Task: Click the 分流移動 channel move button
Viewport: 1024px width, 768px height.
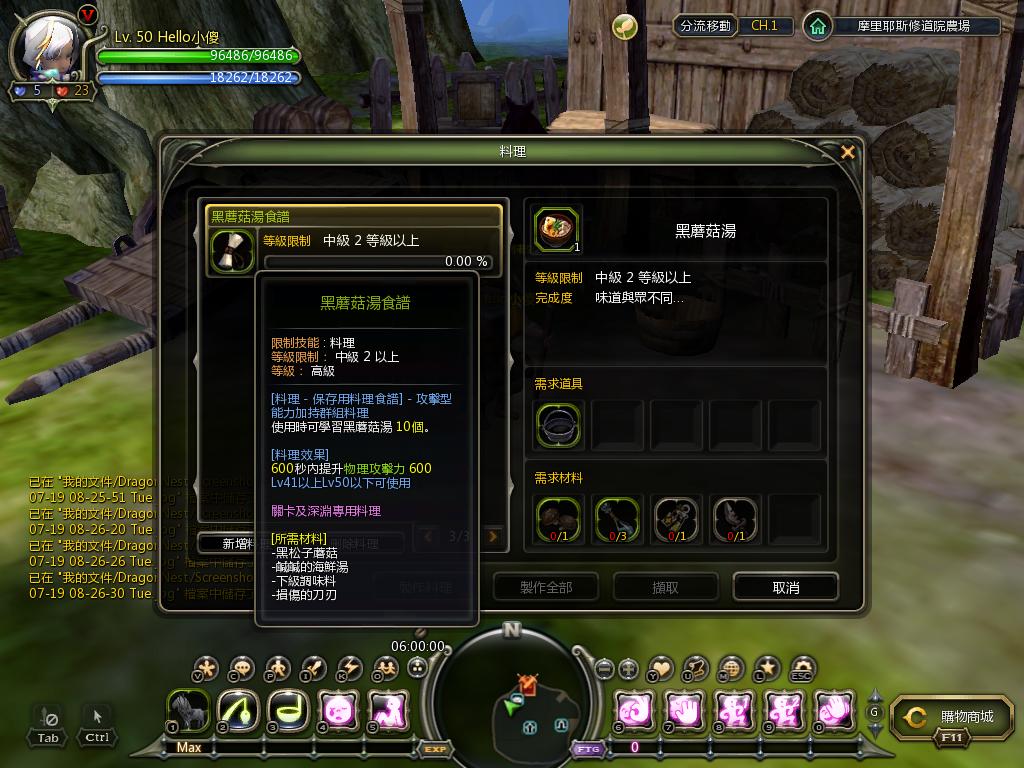Action: pos(704,26)
